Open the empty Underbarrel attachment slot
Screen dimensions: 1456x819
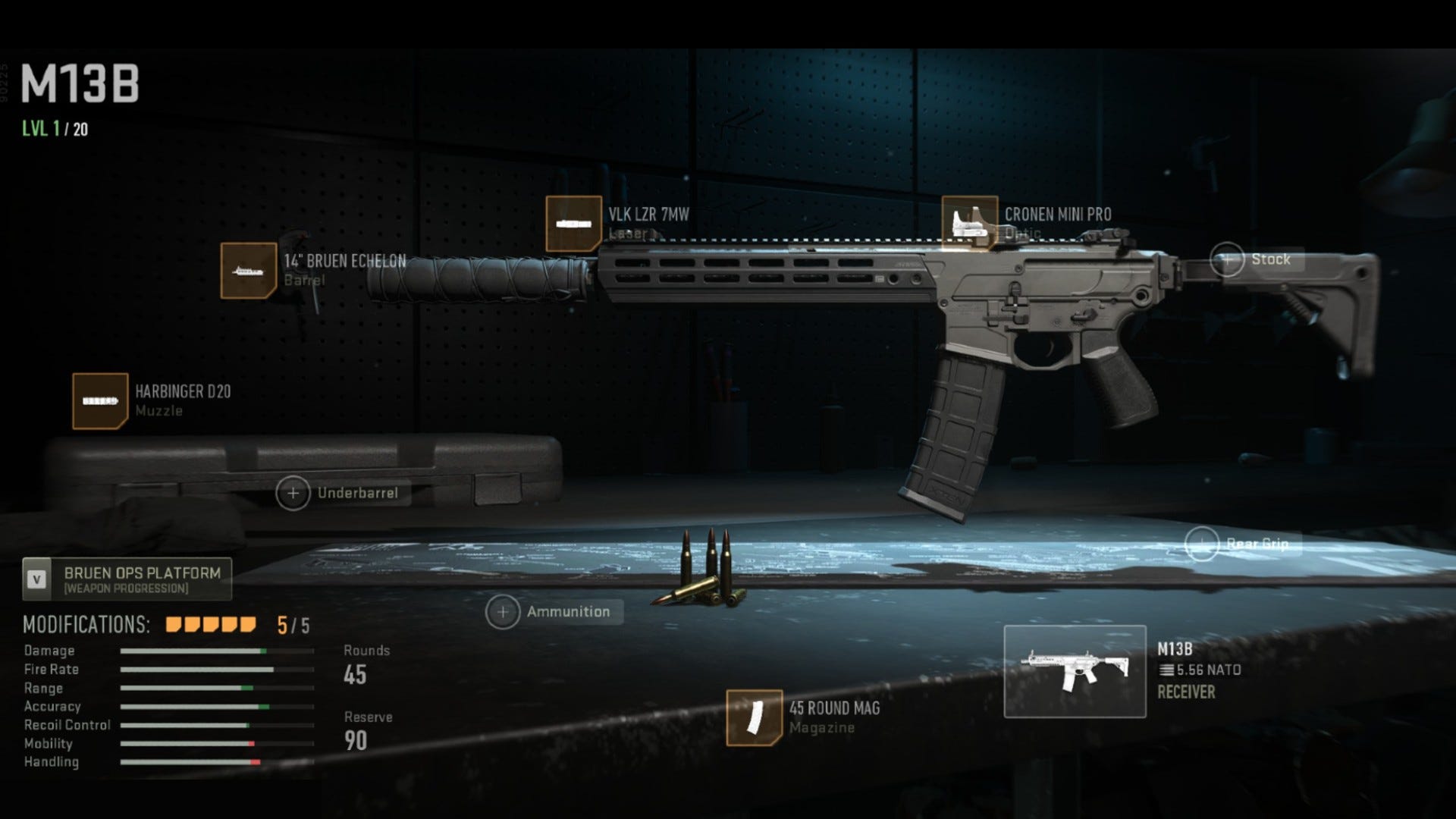(293, 493)
